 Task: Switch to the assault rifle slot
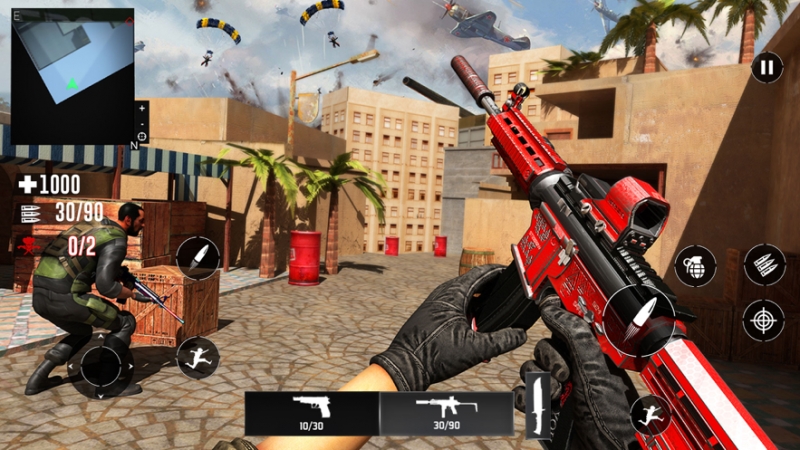(446, 411)
